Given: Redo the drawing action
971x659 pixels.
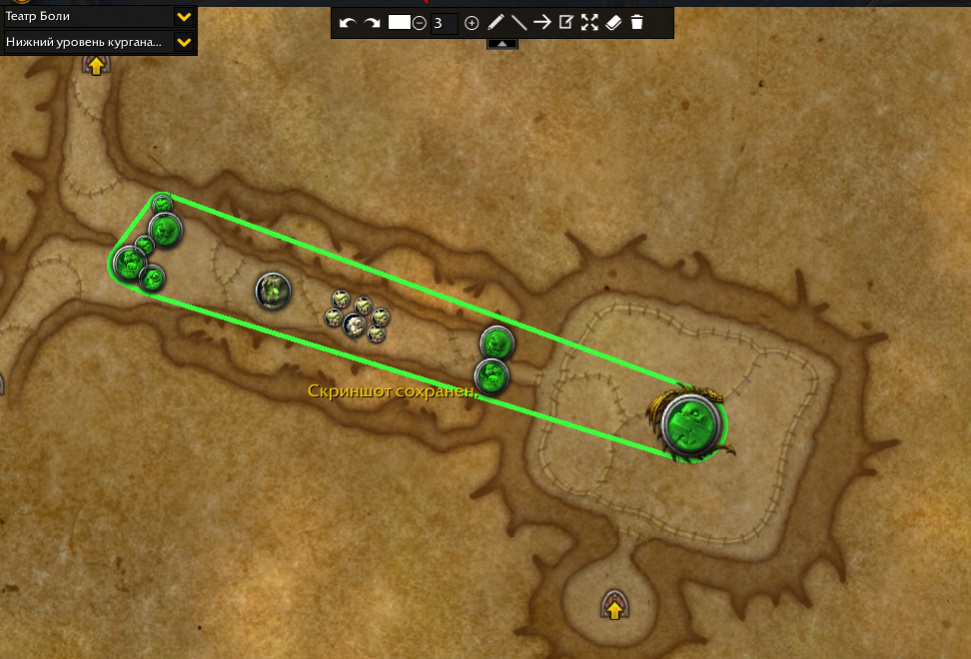Looking at the screenshot, I should [372, 23].
